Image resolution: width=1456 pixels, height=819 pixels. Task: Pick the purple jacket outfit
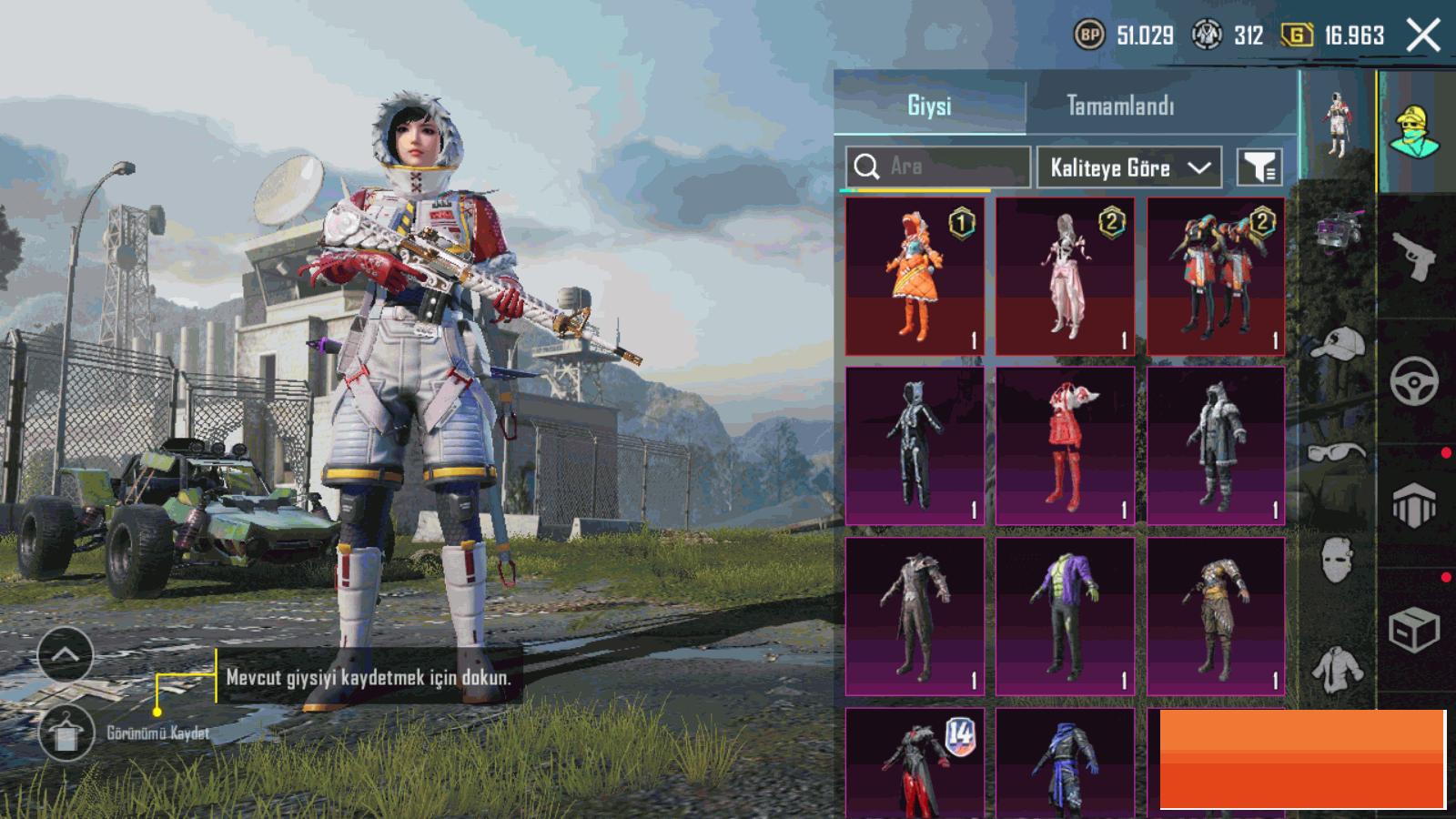1065,616
